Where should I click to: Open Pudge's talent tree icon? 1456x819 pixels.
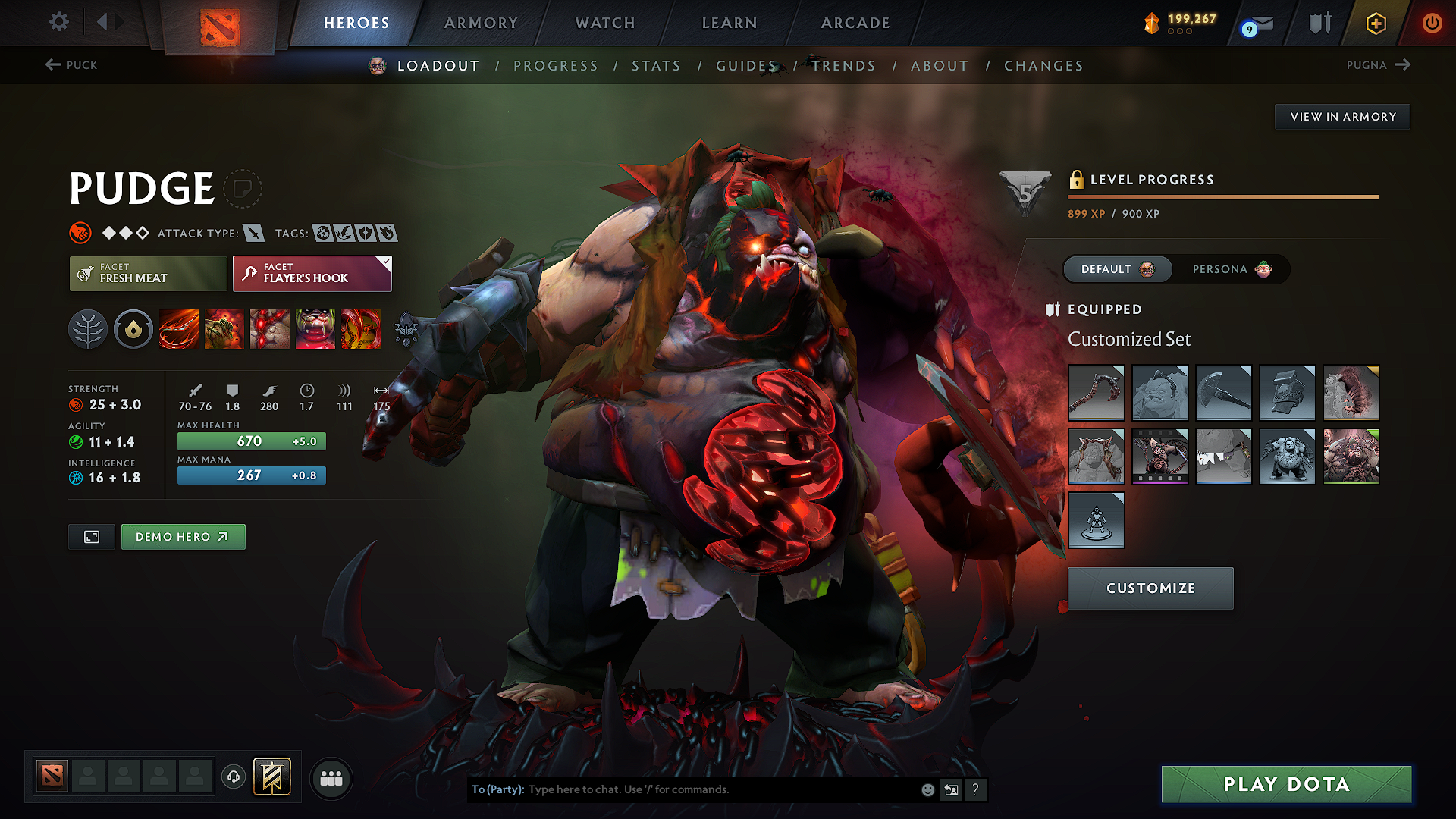coord(88,329)
